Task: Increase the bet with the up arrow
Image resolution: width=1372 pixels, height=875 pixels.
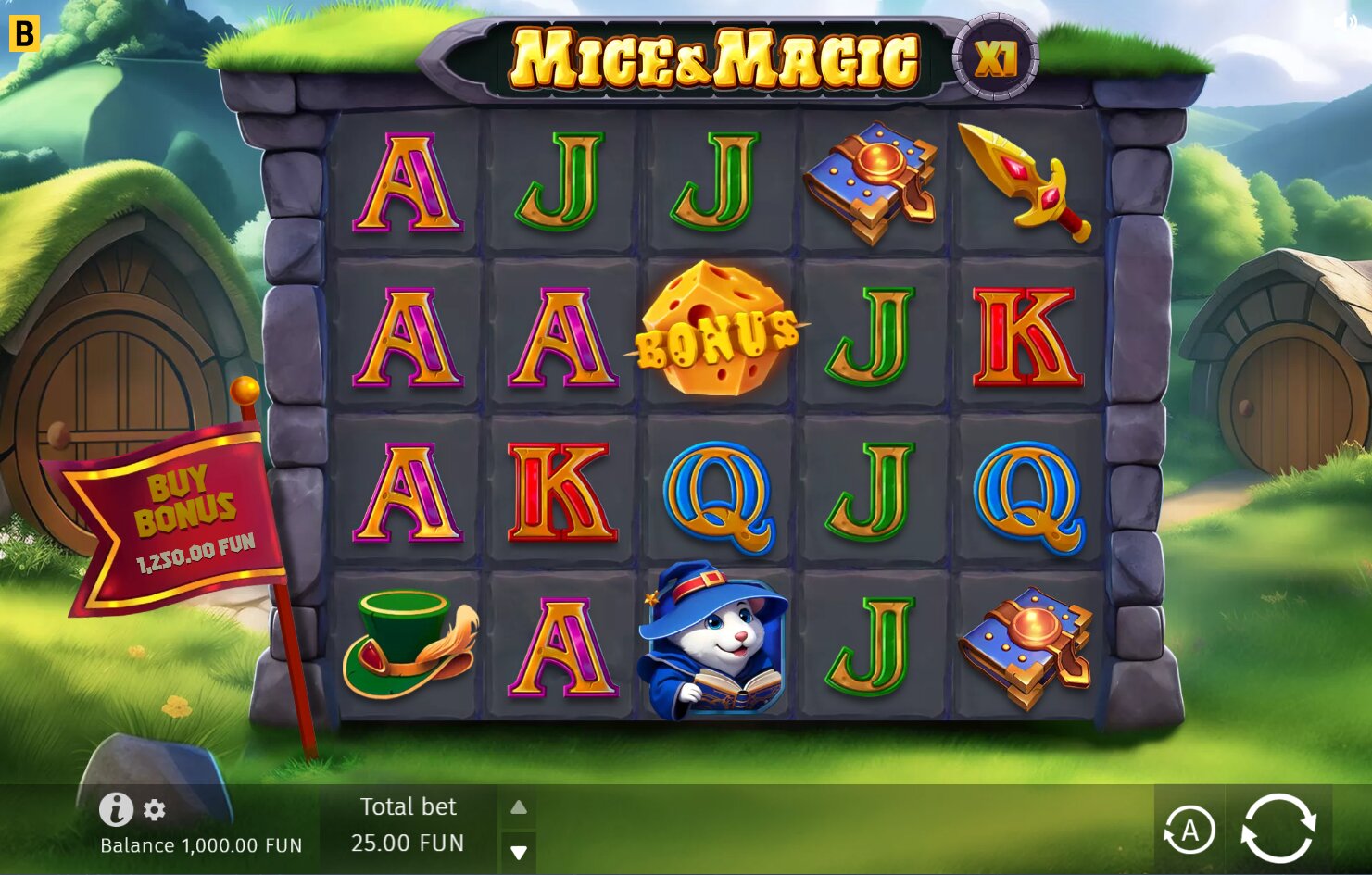Action: (519, 806)
